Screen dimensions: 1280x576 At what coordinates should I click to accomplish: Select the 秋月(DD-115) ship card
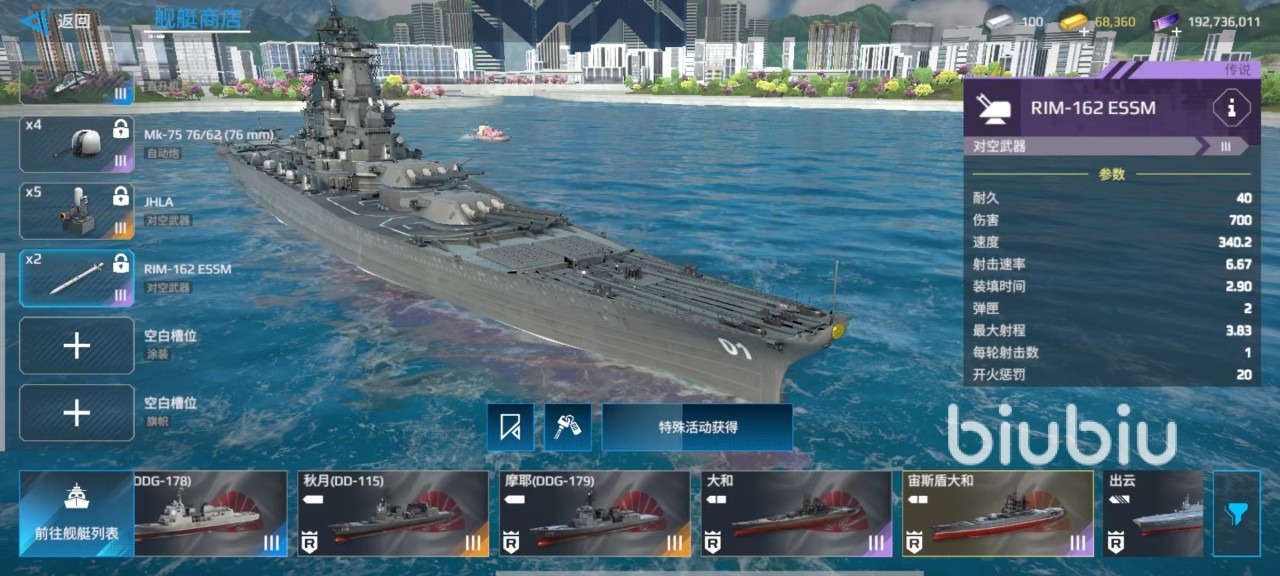[x=394, y=514]
